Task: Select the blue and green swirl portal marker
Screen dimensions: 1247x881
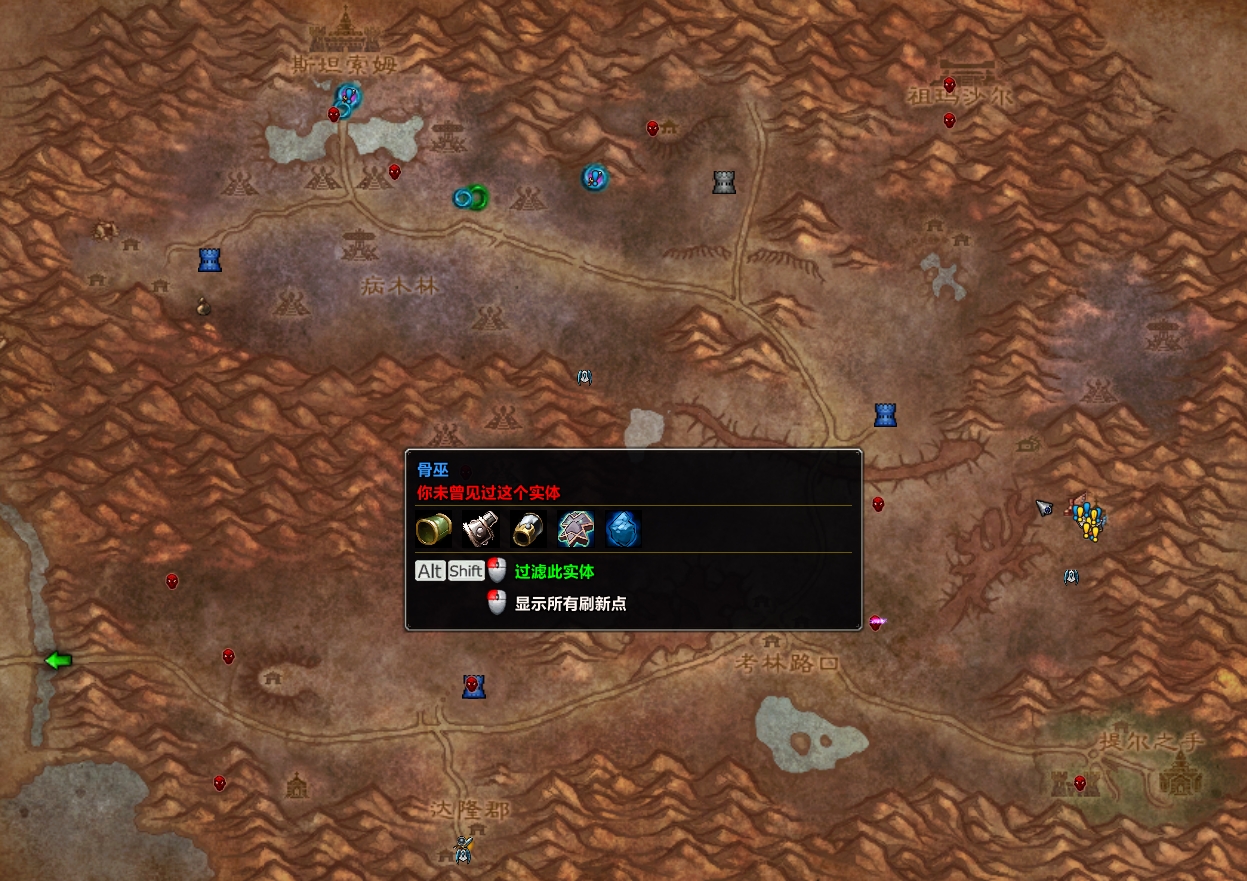Action: [x=470, y=198]
